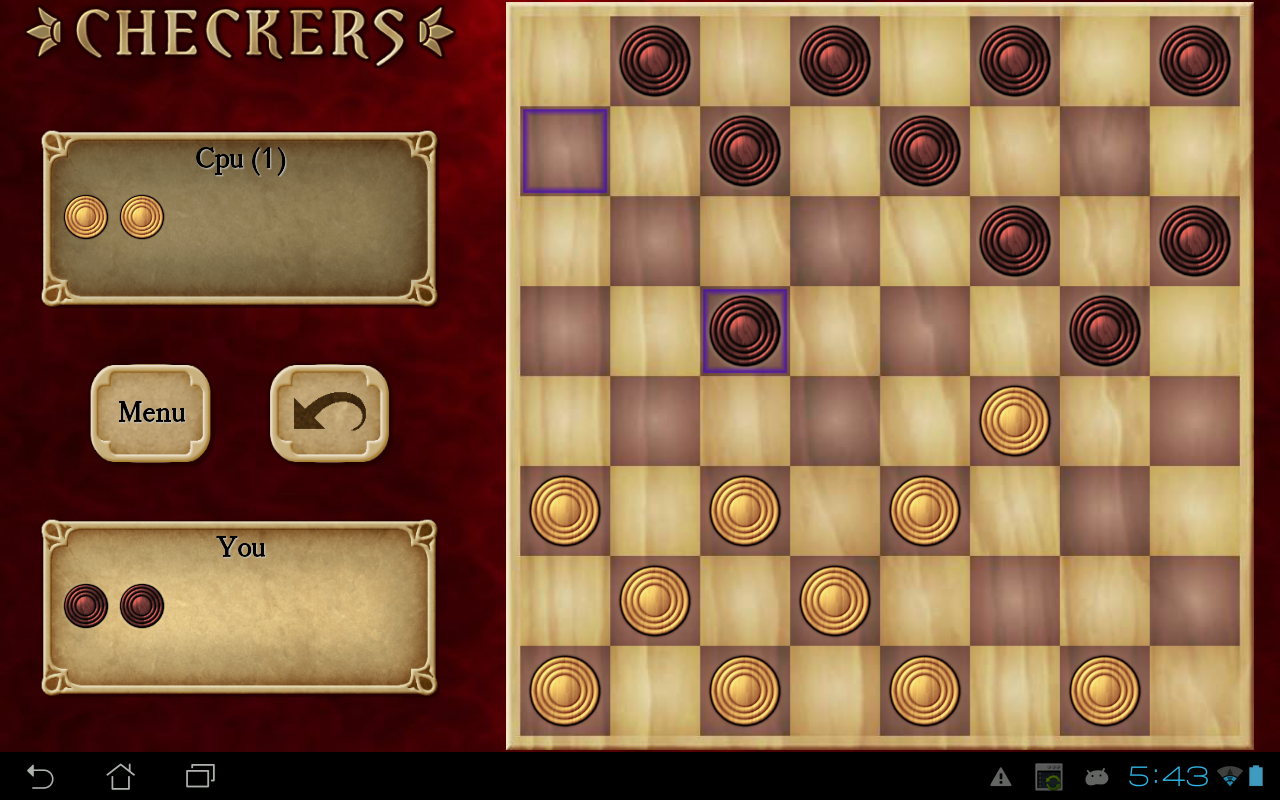Undo the last move
Image resolution: width=1280 pixels, height=800 pixels.
click(327, 412)
